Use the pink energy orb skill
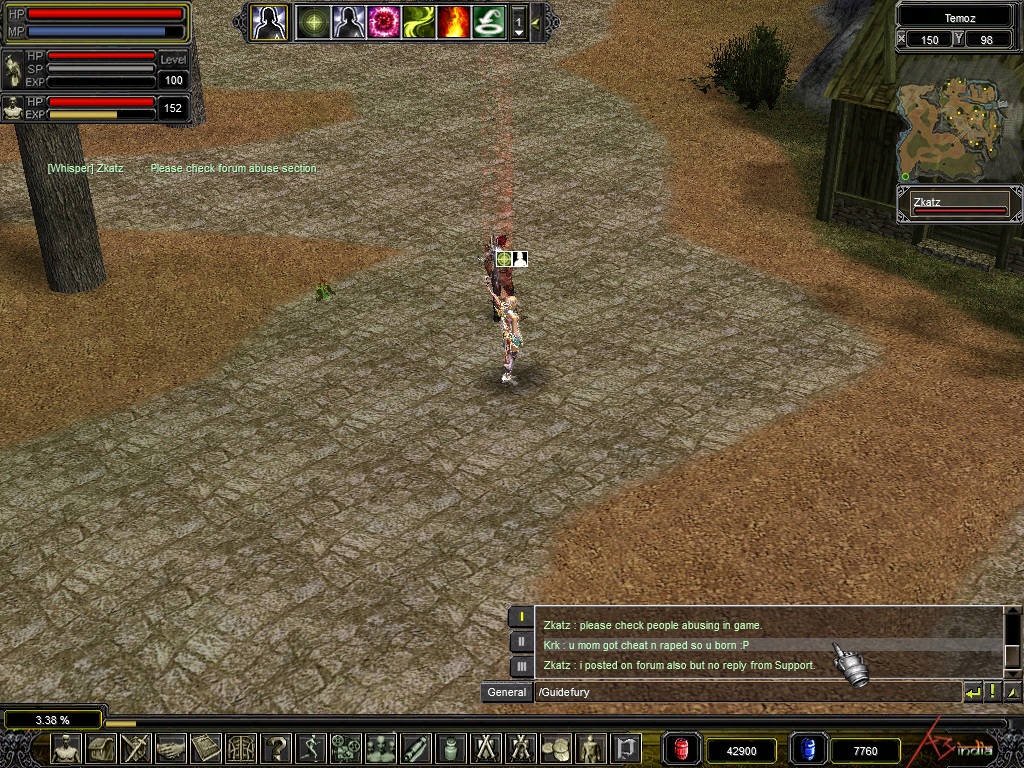 click(x=384, y=22)
